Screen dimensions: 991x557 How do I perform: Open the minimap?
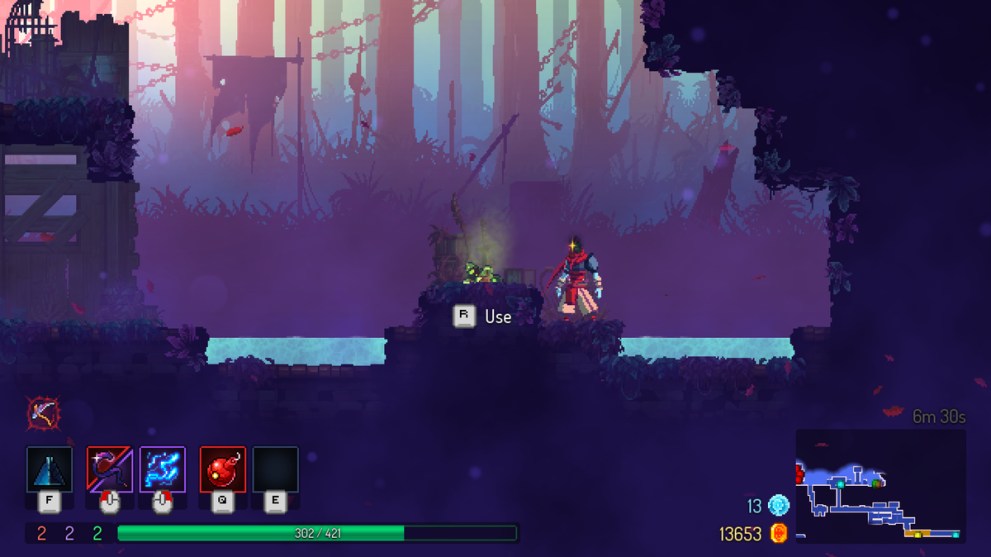[x=880, y=487]
